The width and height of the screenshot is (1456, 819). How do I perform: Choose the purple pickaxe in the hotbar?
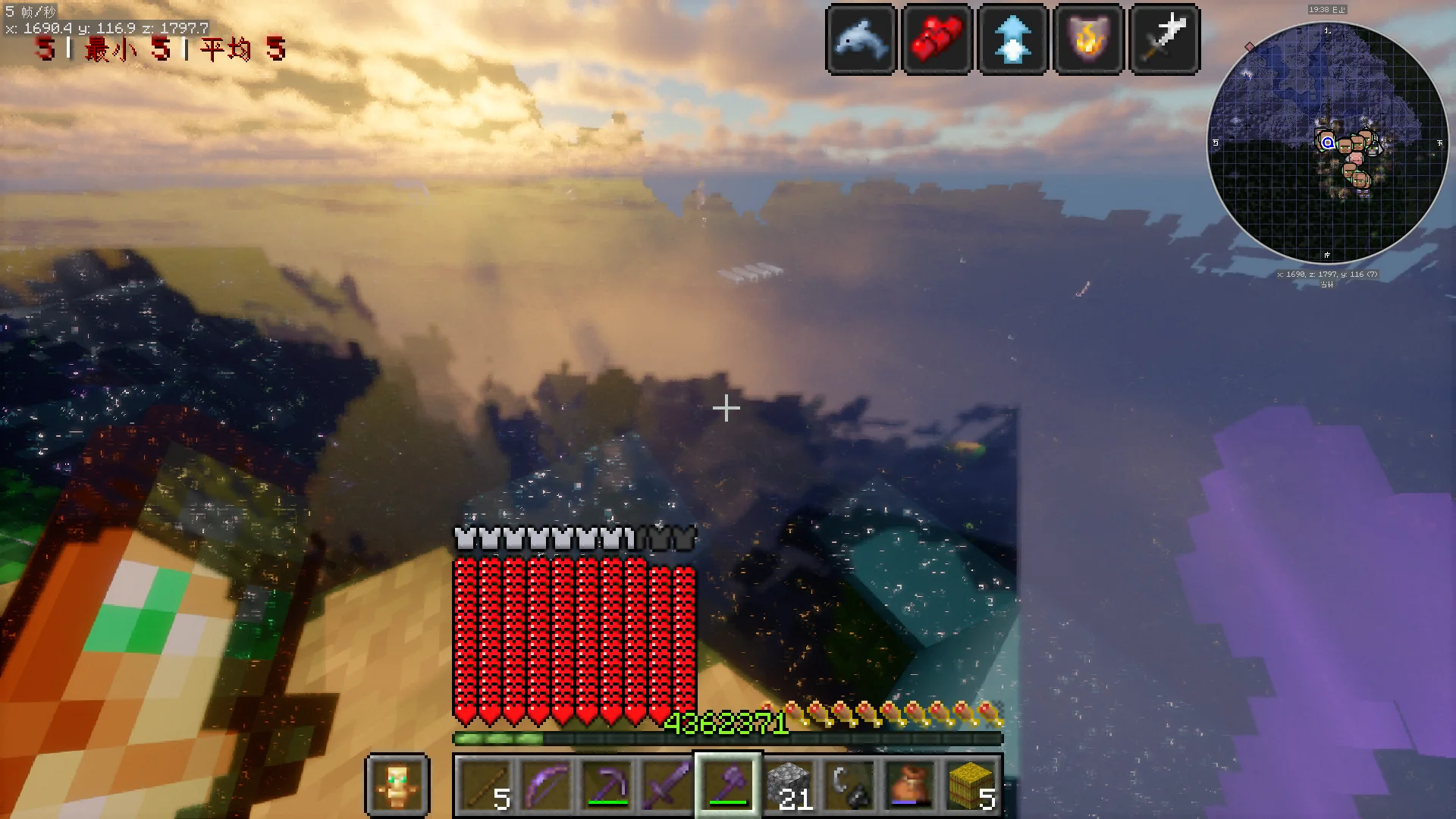[607, 785]
